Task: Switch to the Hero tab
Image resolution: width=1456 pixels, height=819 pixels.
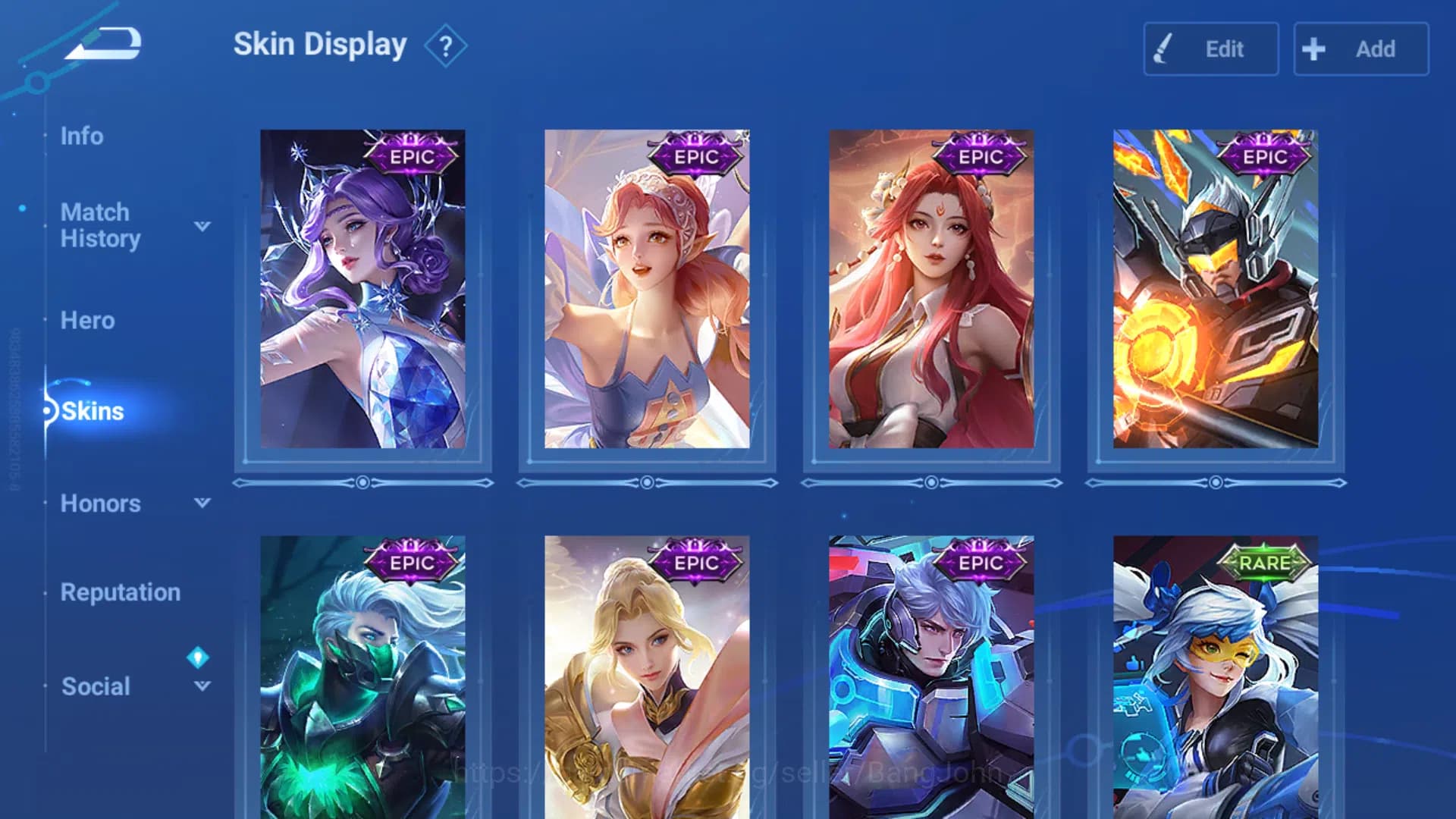Action: click(x=86, y=321)
